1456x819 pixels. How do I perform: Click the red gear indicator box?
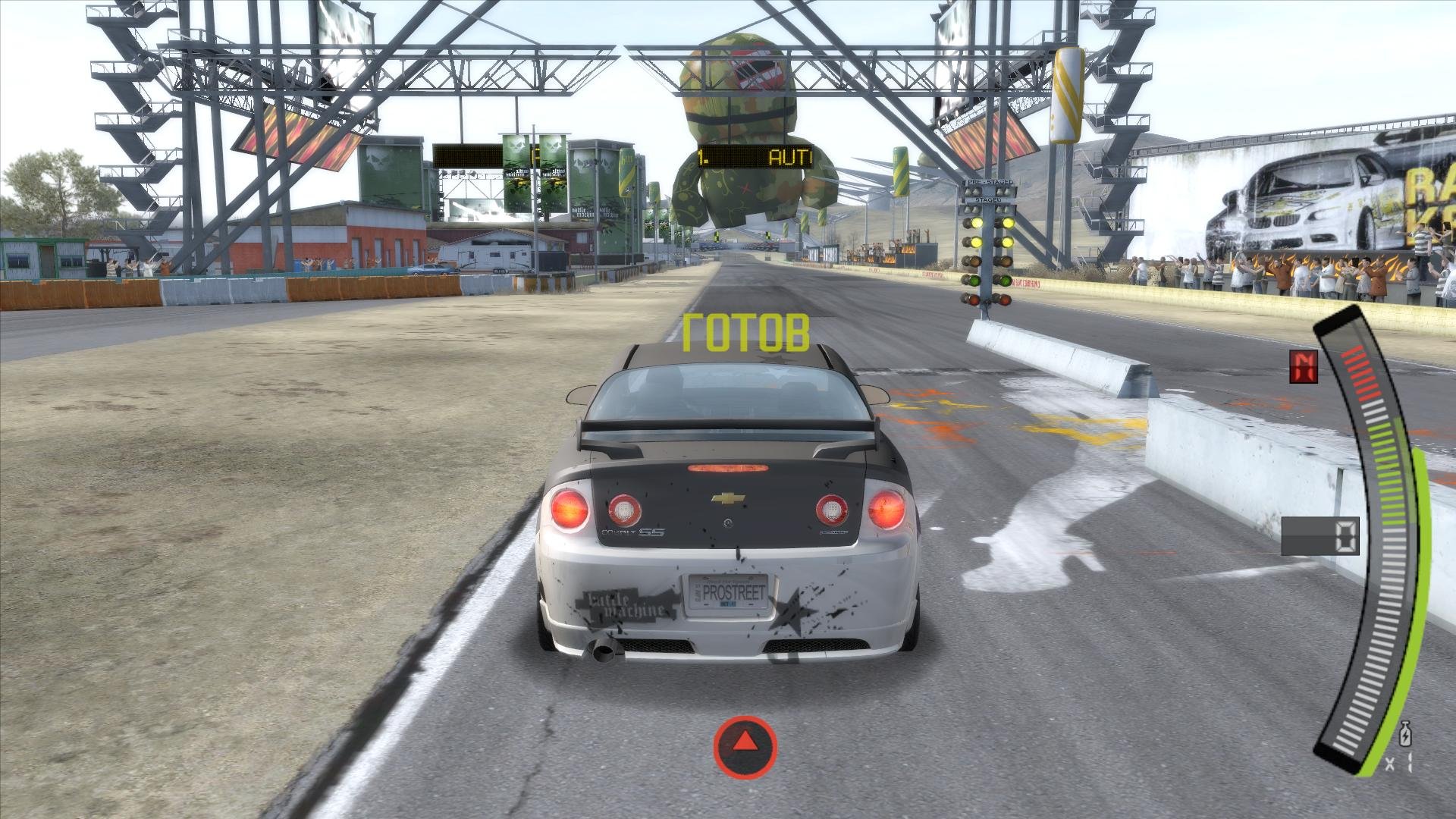coord(1304,366)
